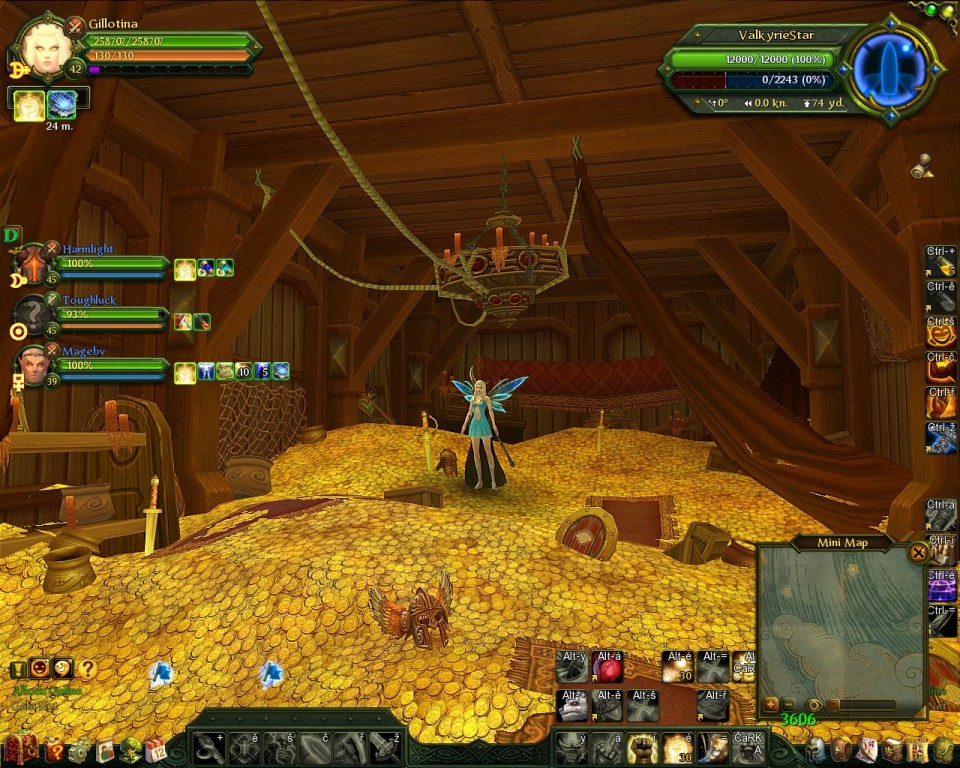Click the round yellow question mark help button
This screenshot has height=768, width=960.
pos(88,669)
